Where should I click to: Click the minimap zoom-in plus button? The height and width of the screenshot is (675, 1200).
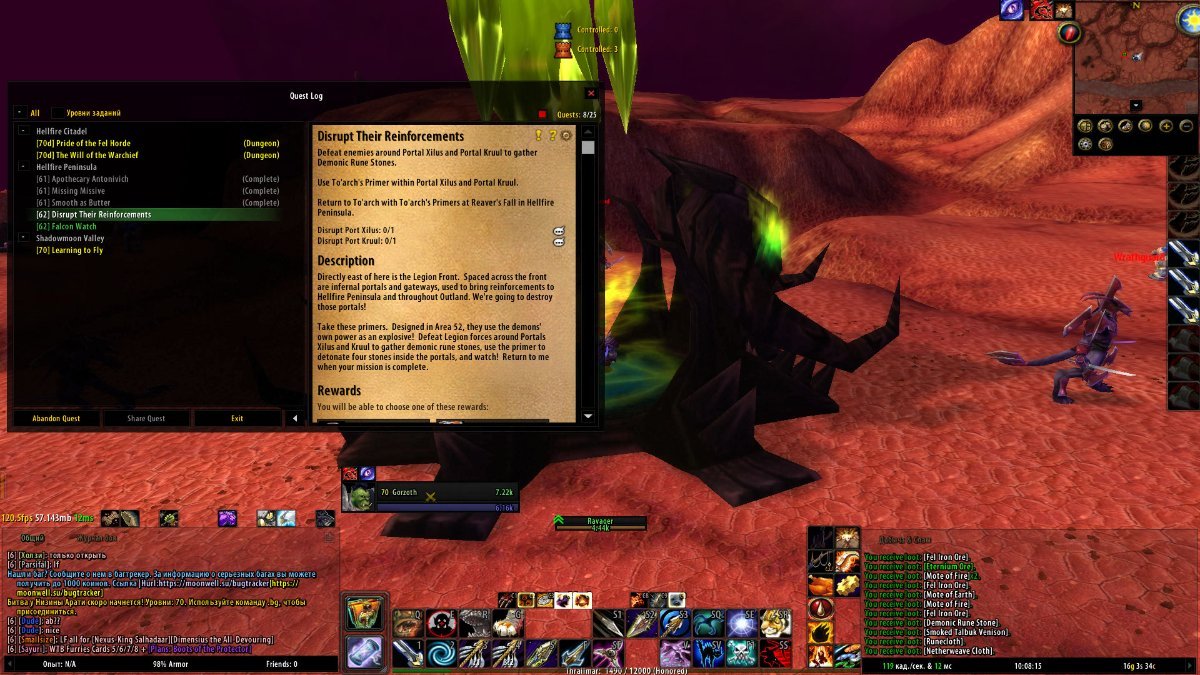[1165, 126]
